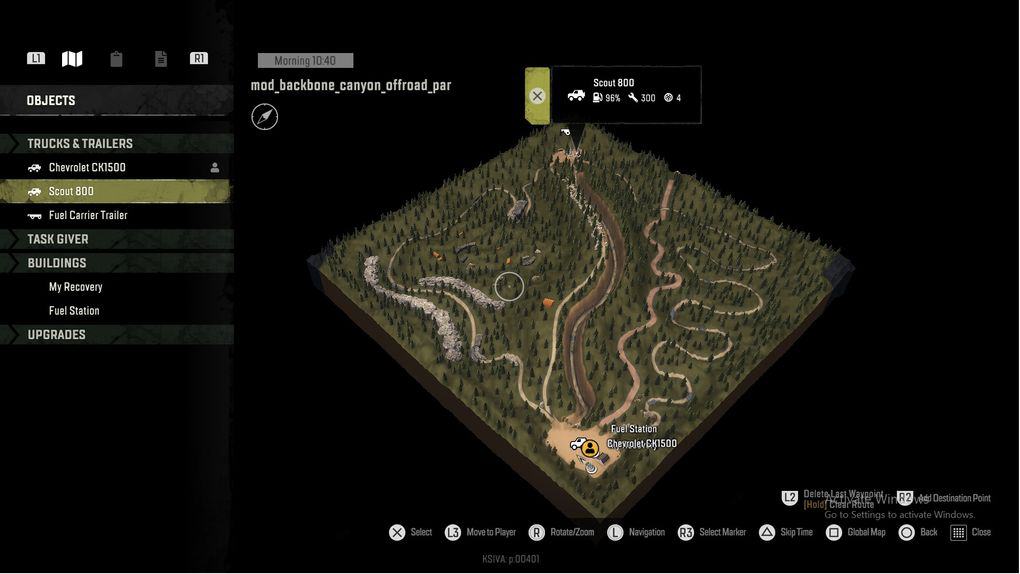Open the document page tab
1020x574 pixels.
point(160,59)
